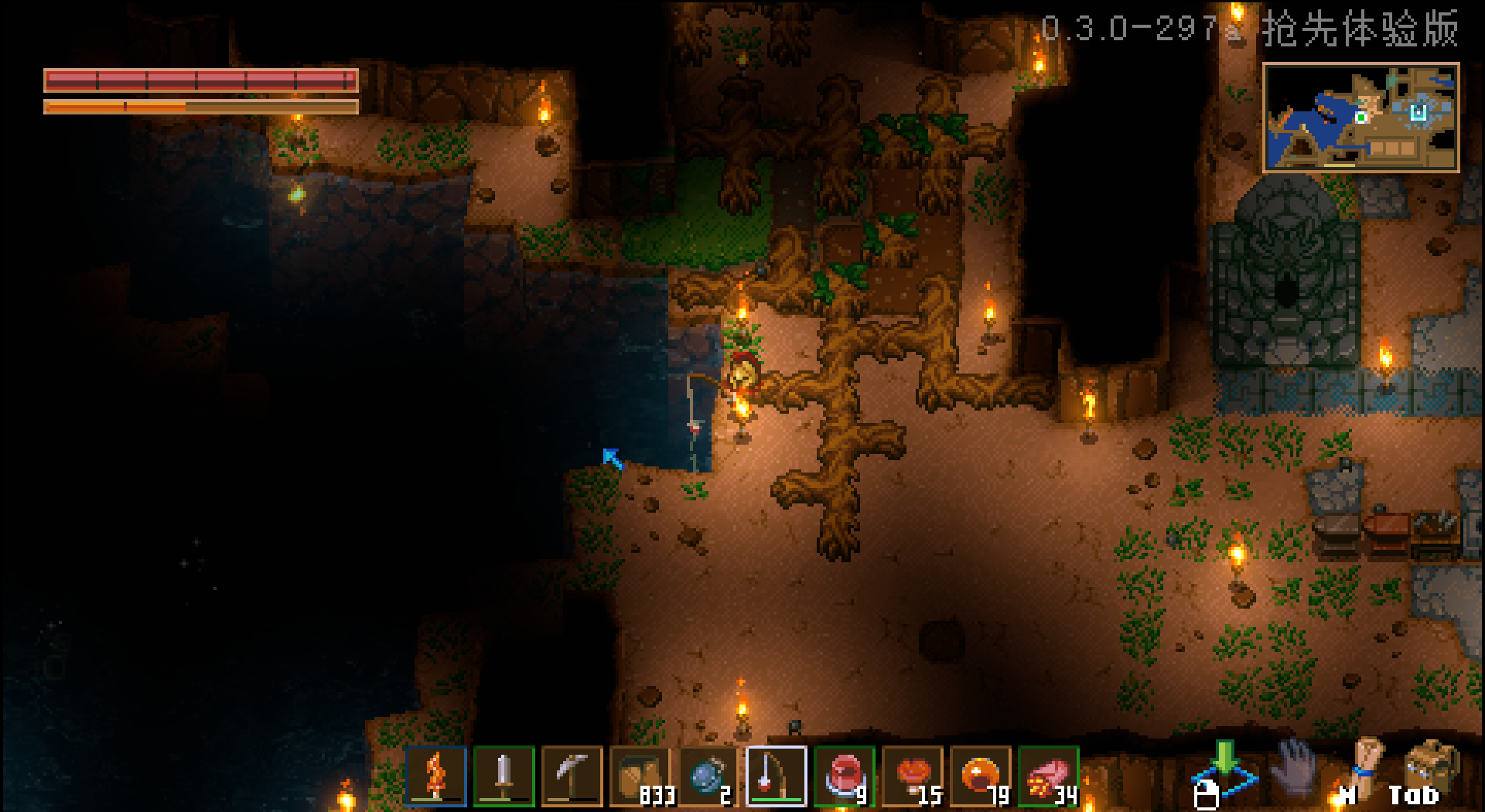Click the grey hand interact icon
The image size is (1485, 812).
[x=1295, y=766]
